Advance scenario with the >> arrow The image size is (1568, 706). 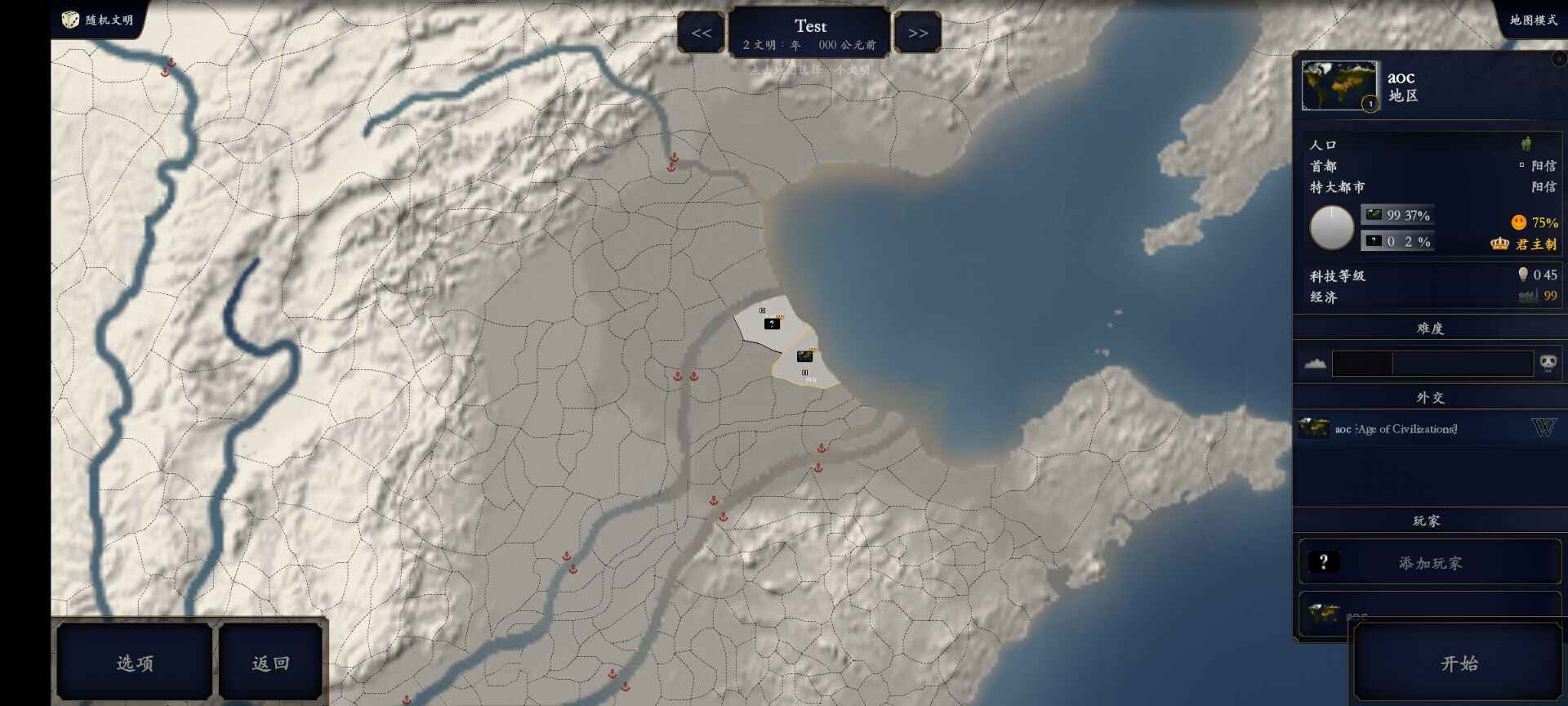click(x=917, y=33)
